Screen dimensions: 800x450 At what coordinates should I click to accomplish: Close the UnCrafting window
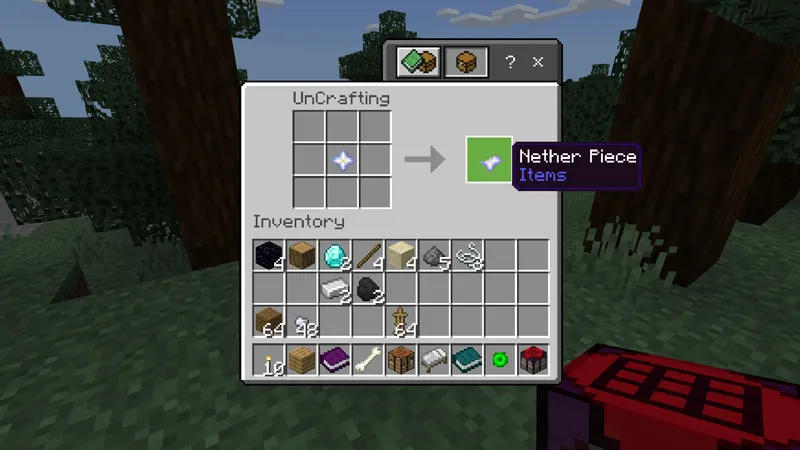click(x=537, y=62)
